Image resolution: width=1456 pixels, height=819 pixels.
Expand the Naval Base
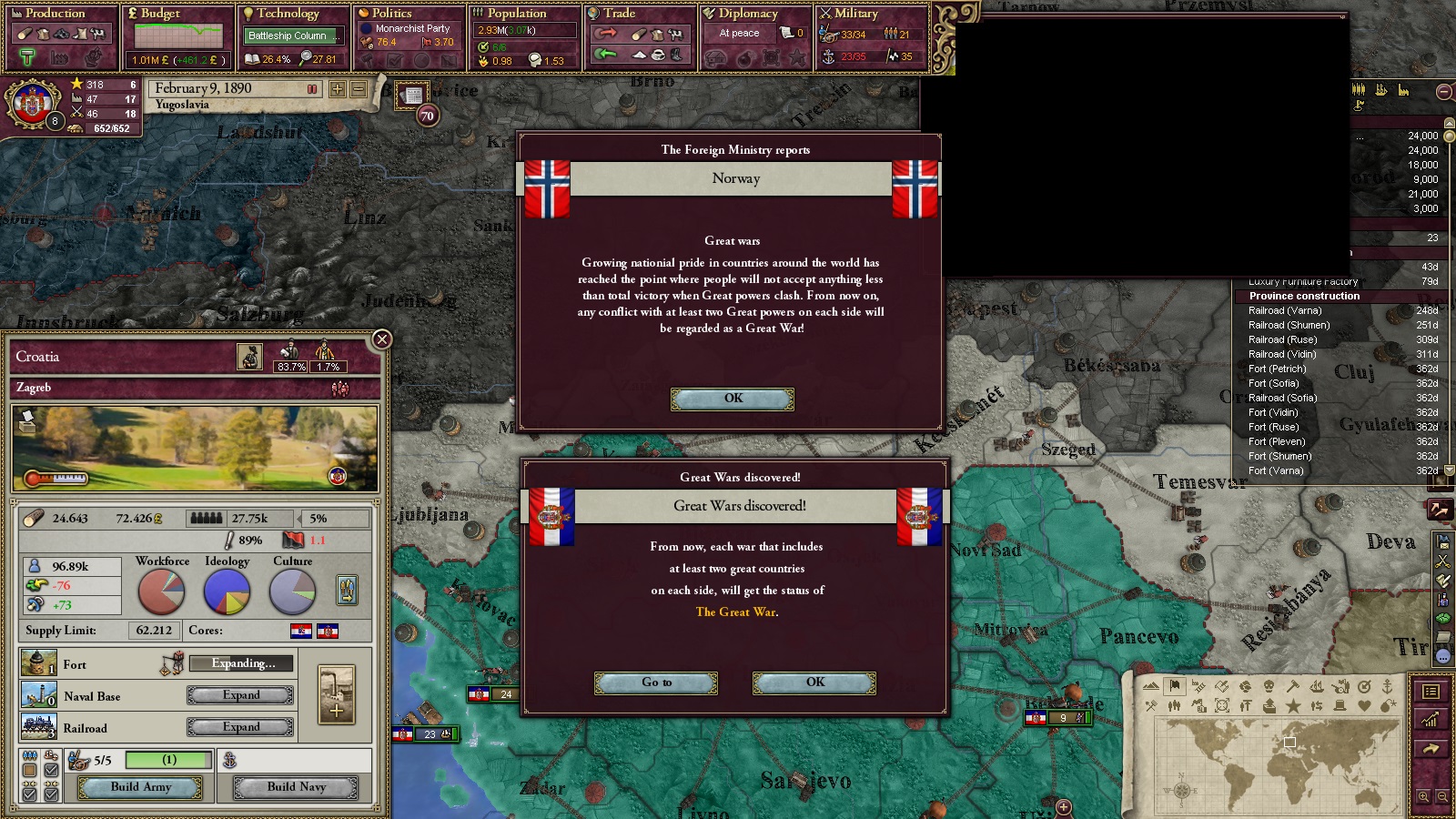pos(241,695)
